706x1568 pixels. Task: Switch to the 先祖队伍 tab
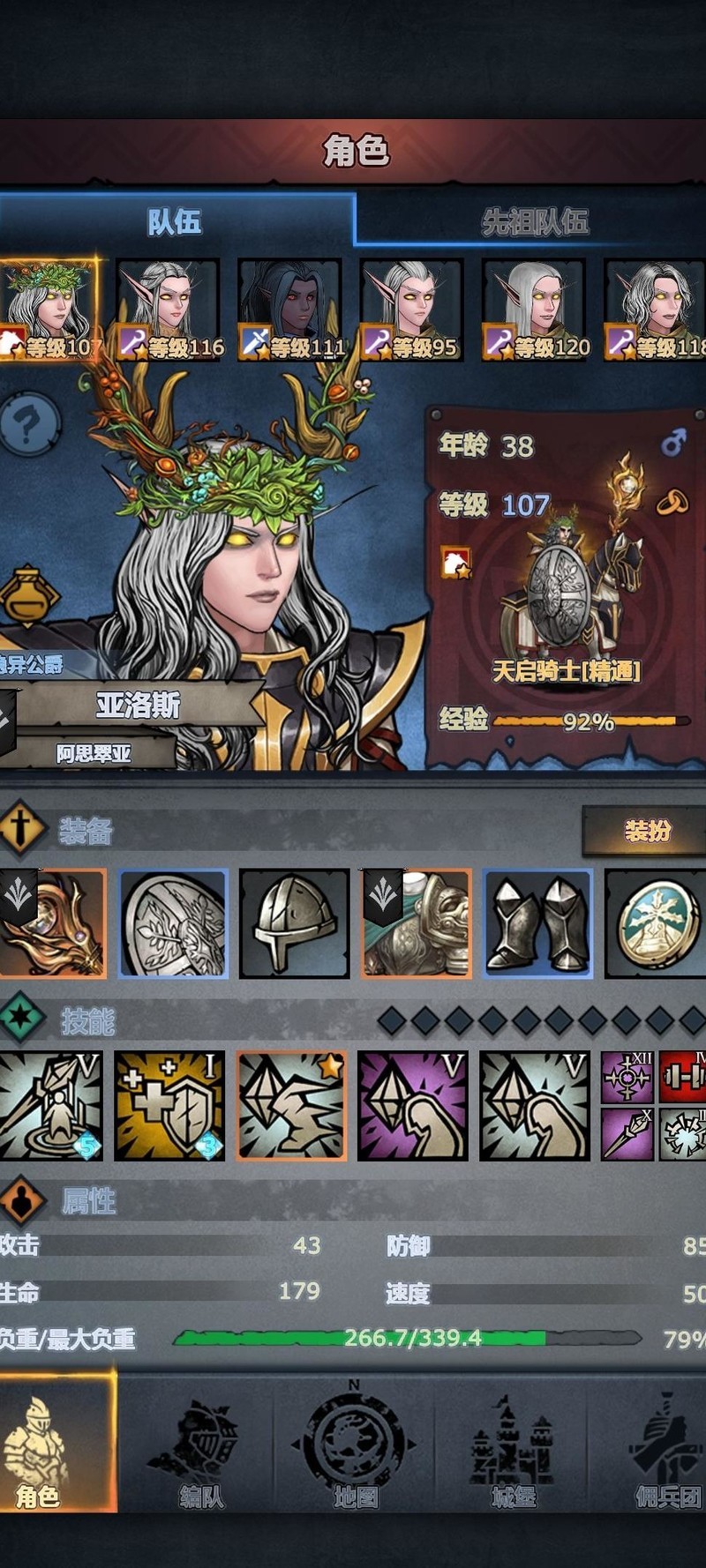(x=533, y=220)
